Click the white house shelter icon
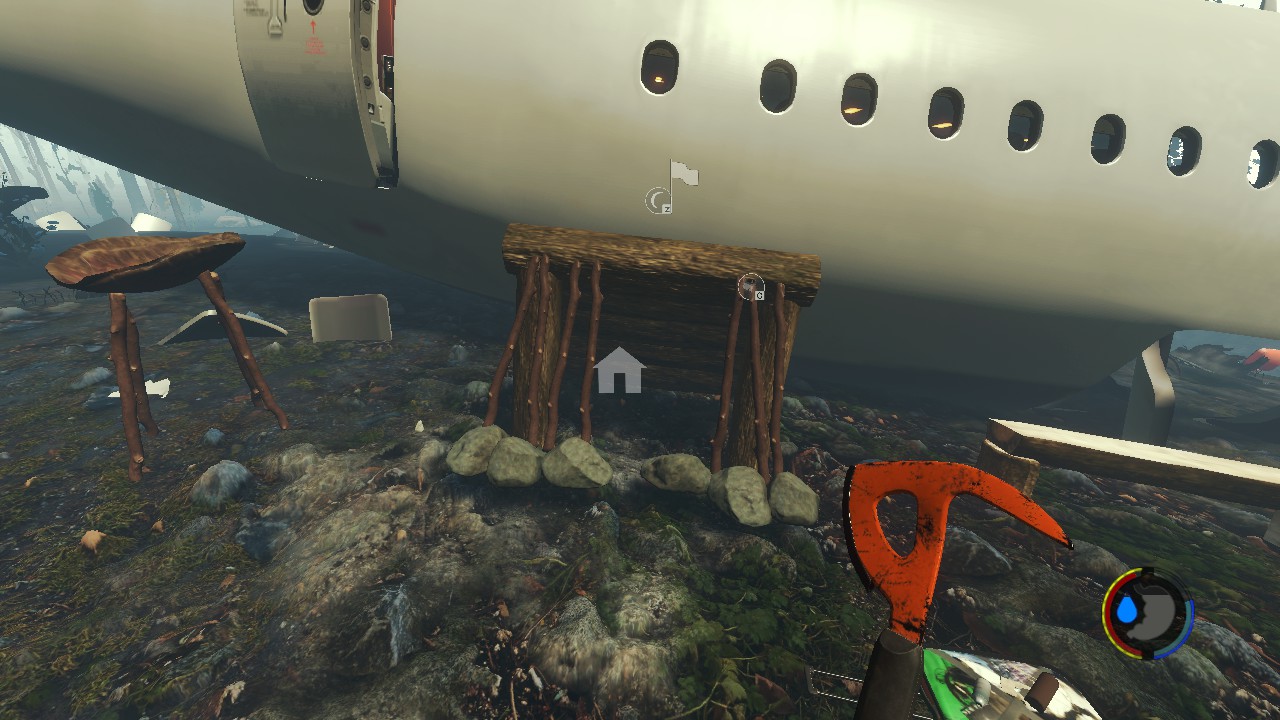 (619, 370)
